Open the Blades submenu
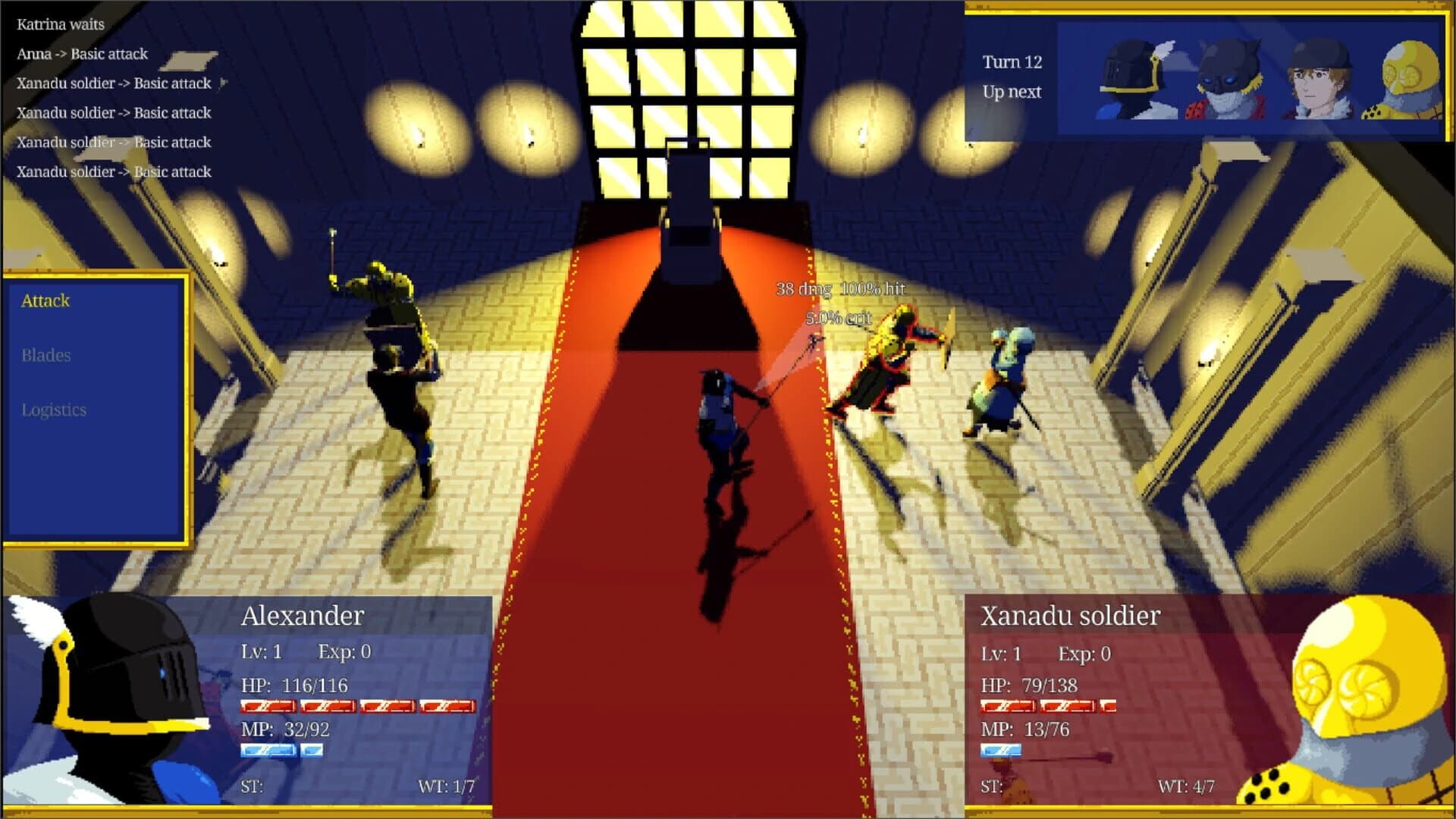 pyautogui.click(x=47, y=356)
